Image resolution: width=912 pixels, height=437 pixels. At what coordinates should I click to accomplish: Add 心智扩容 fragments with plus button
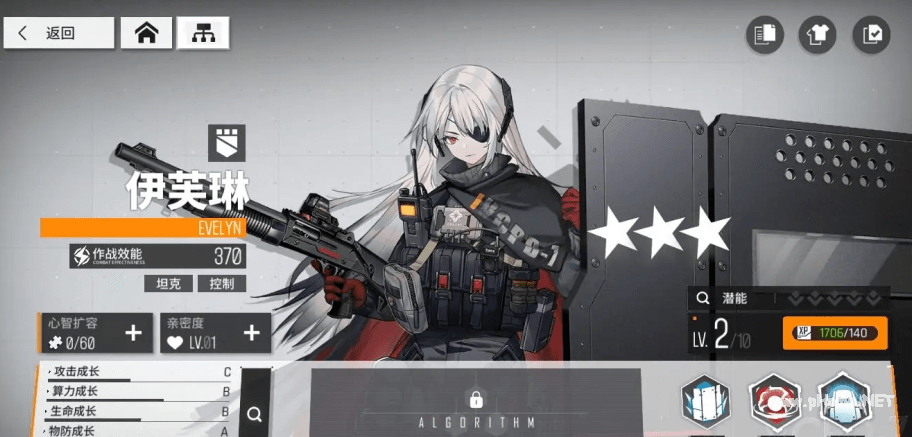coord(133,333)
